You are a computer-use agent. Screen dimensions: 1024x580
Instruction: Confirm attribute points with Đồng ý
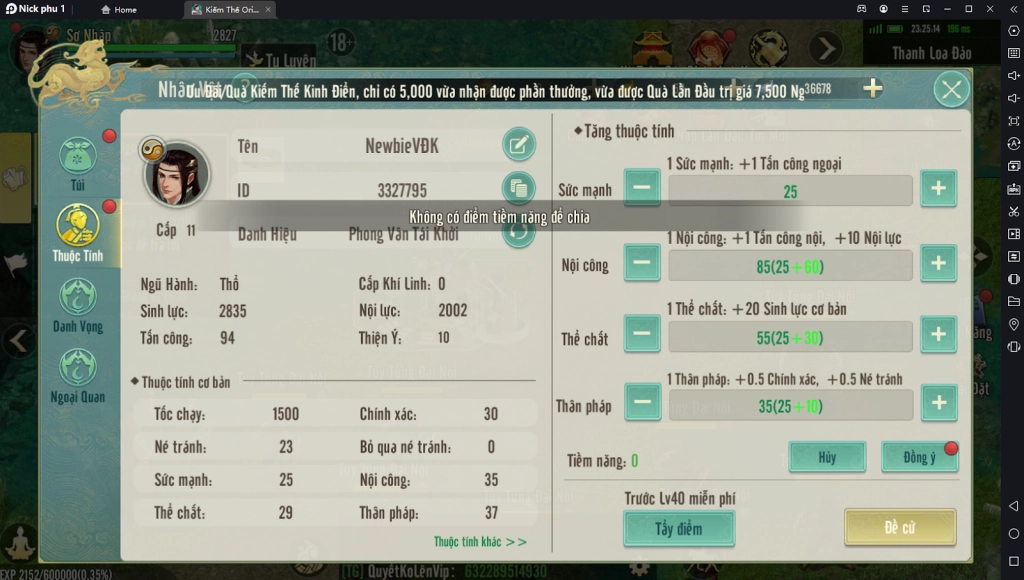coord(919,457)
